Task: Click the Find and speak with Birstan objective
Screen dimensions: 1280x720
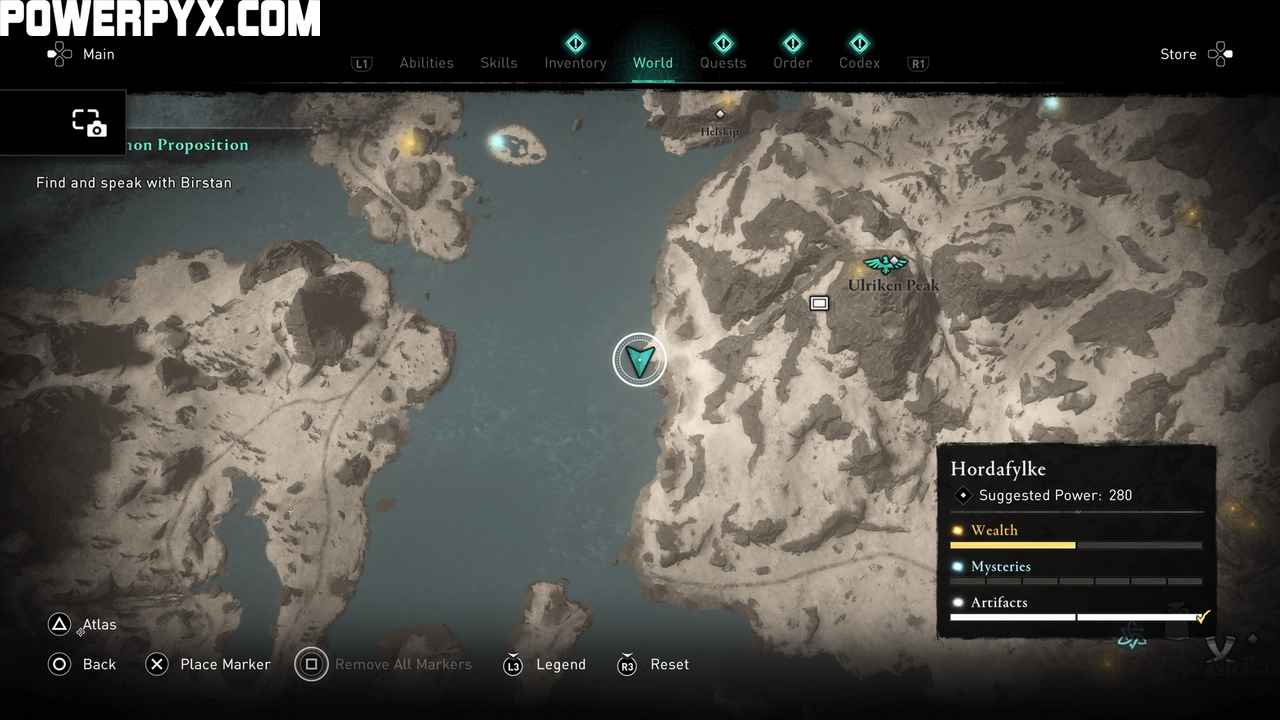Action: [133, 182]
